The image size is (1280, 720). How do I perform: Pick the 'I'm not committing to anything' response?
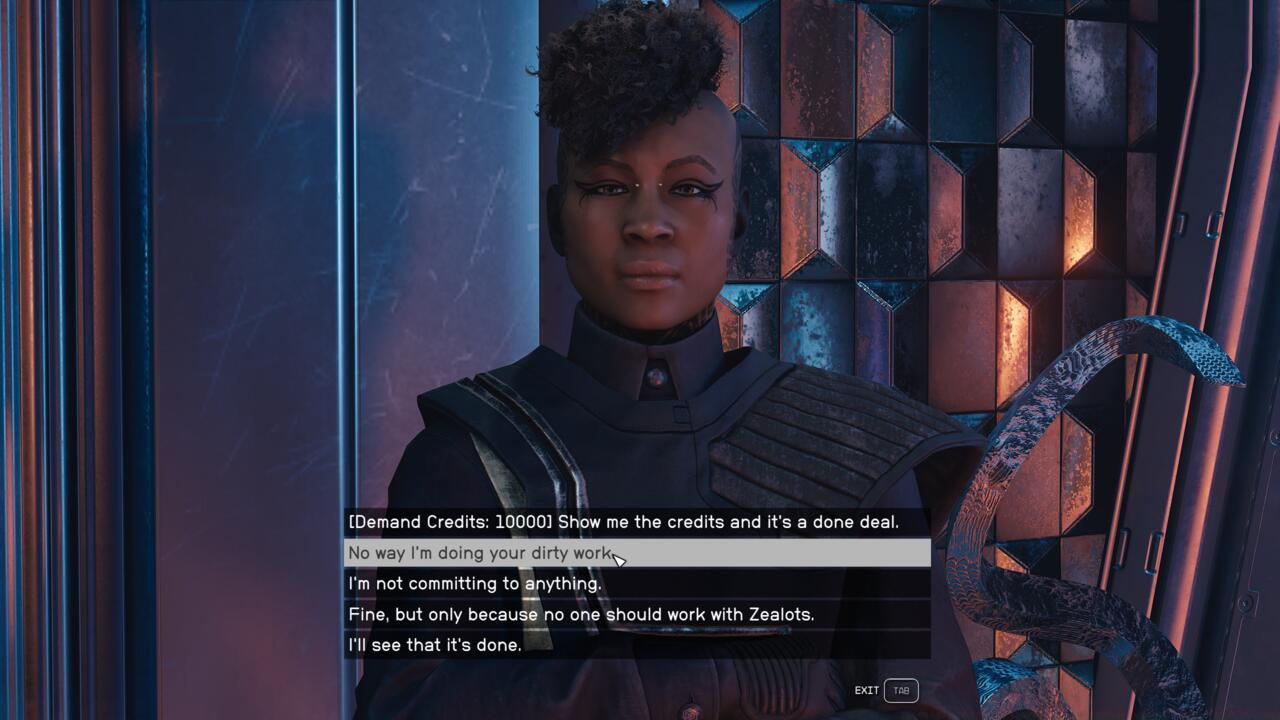[x=637, y=584]
